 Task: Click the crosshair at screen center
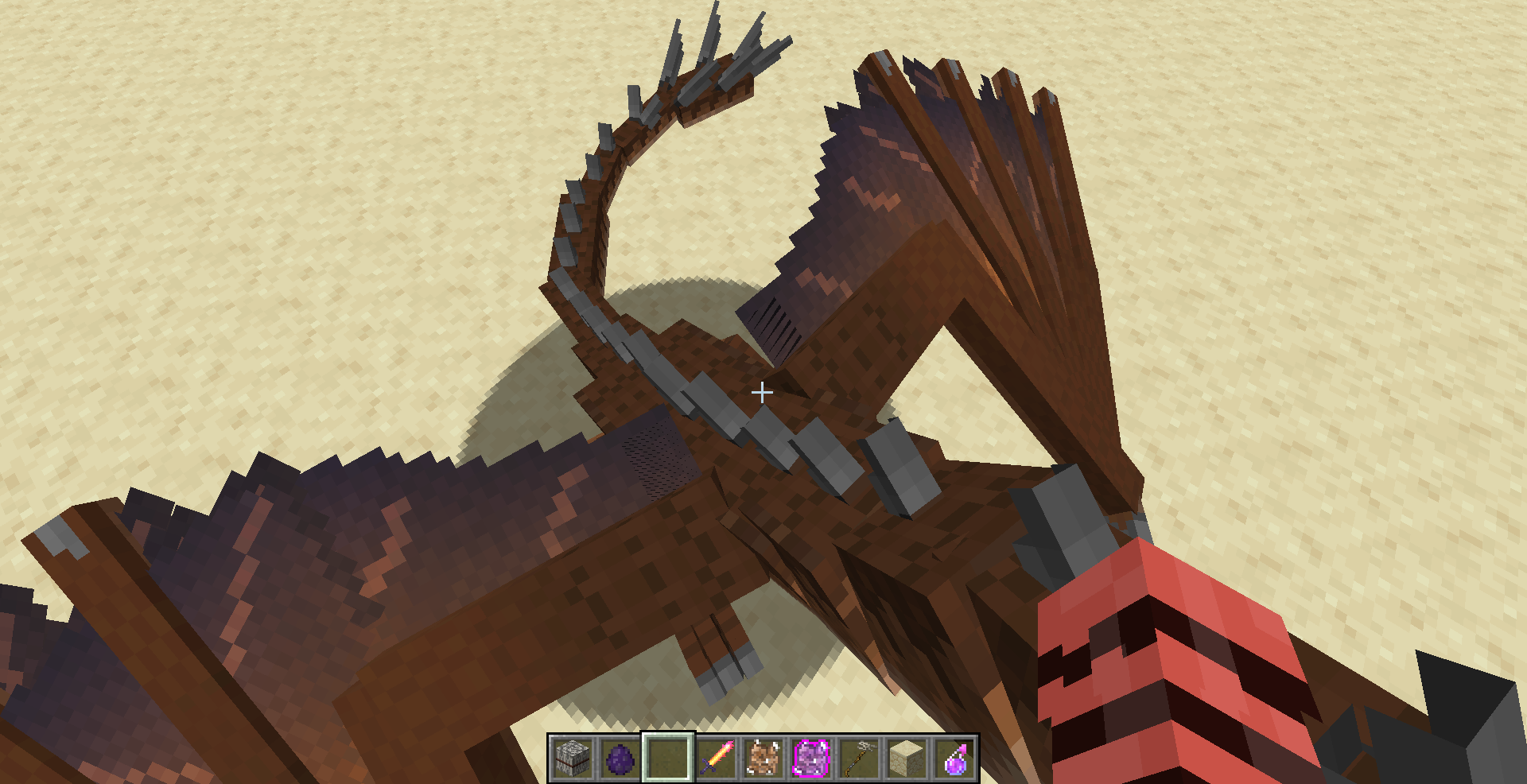click(763, 391)
